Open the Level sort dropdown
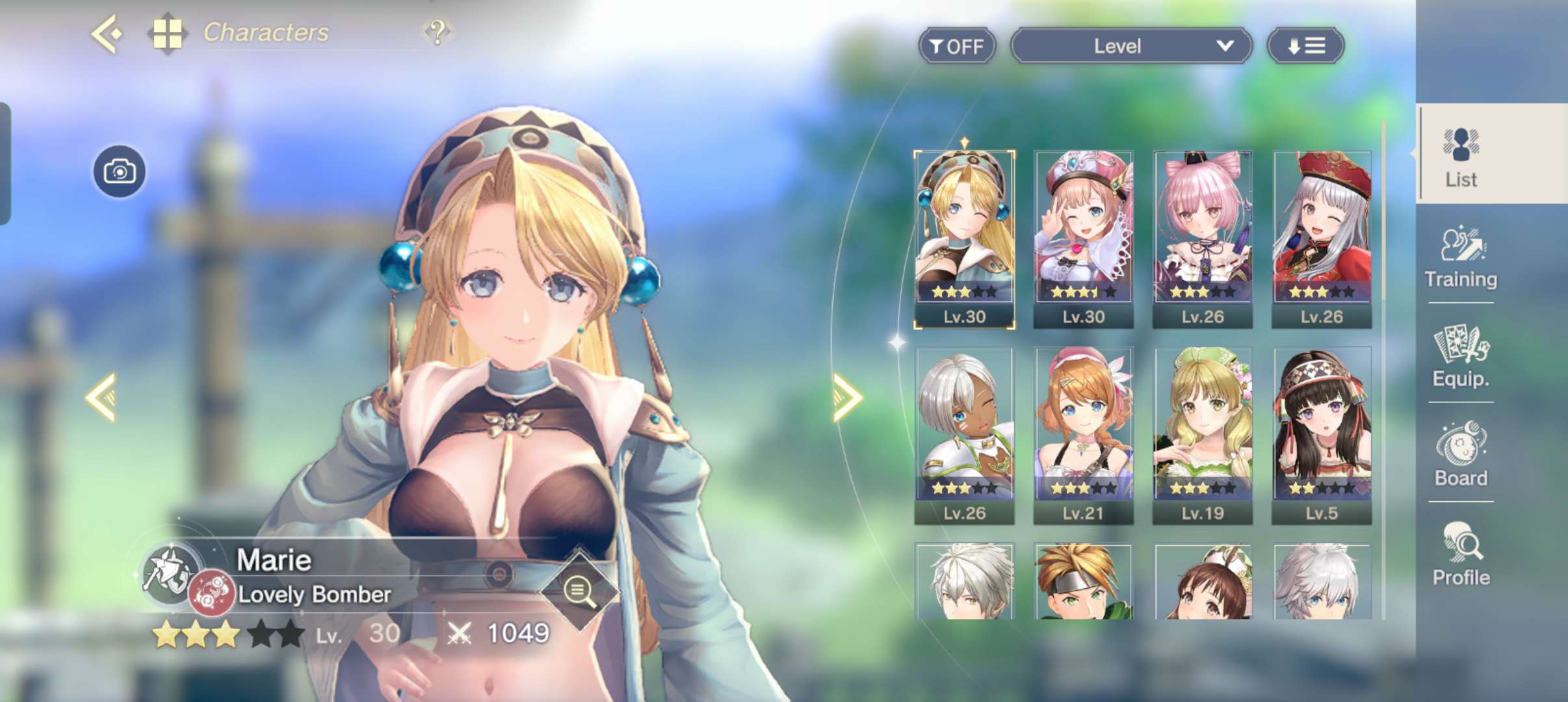This screenshot has width=1568, height=702. pos(1131,46)
